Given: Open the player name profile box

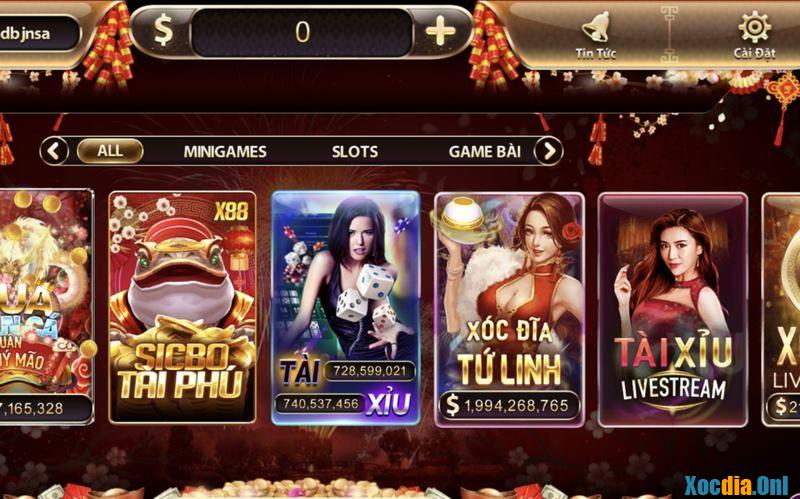Looking at the screenshot, I should 38,33.
